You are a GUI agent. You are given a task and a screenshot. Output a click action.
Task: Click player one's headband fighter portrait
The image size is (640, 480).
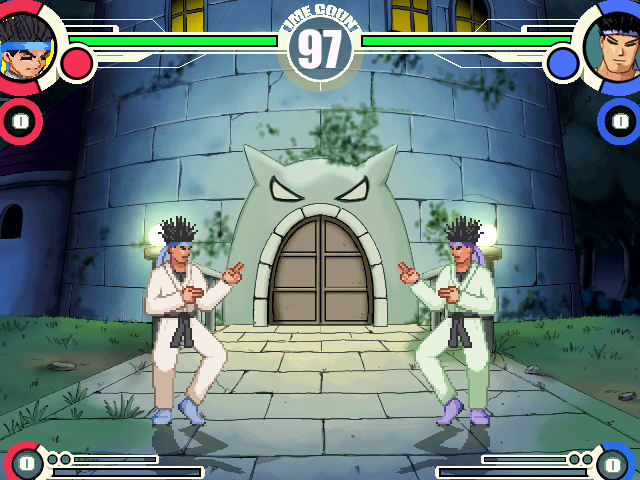tap(26, 44)
